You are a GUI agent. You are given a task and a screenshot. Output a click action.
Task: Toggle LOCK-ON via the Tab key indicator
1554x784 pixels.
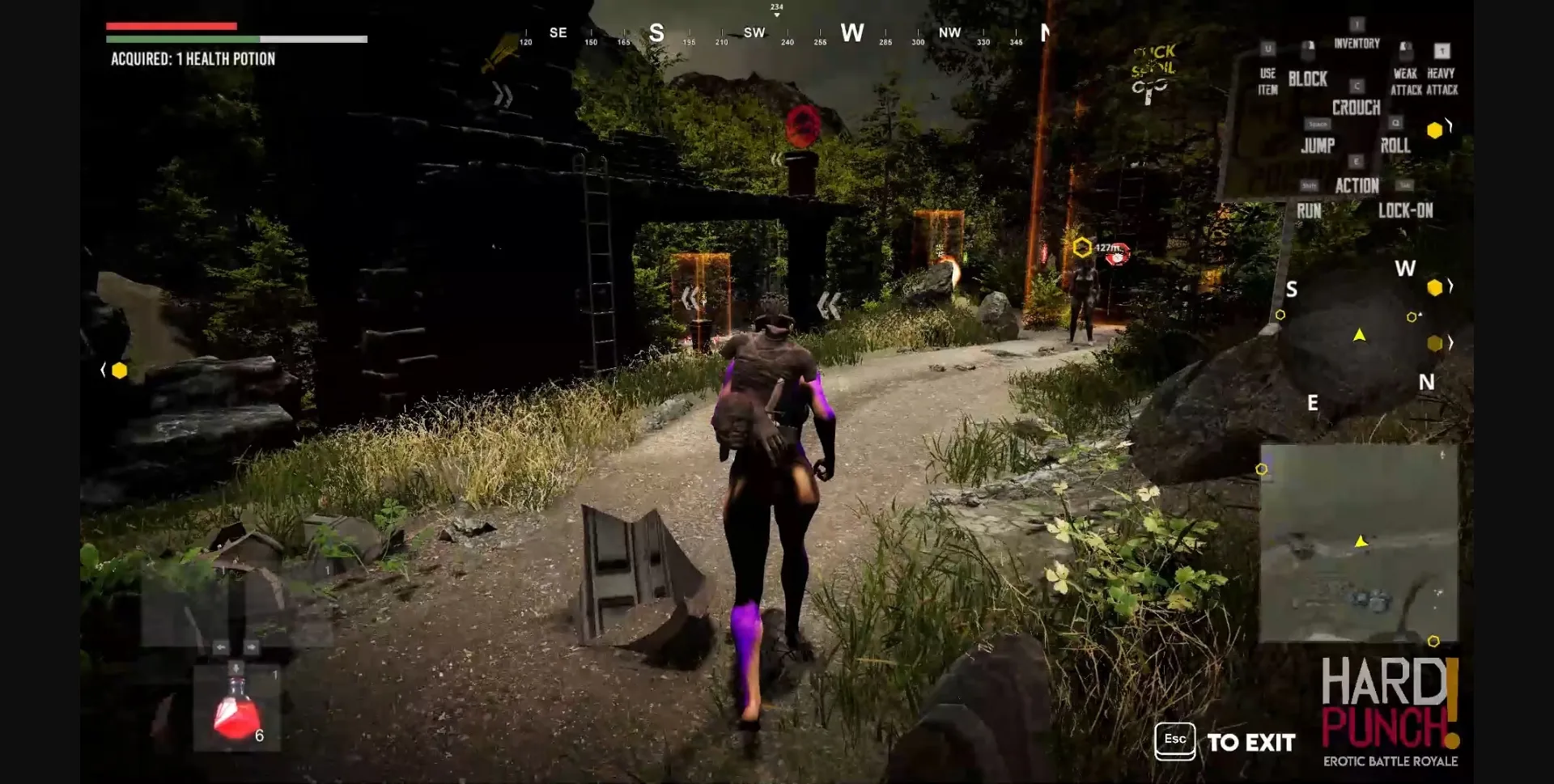(1406, 184)
